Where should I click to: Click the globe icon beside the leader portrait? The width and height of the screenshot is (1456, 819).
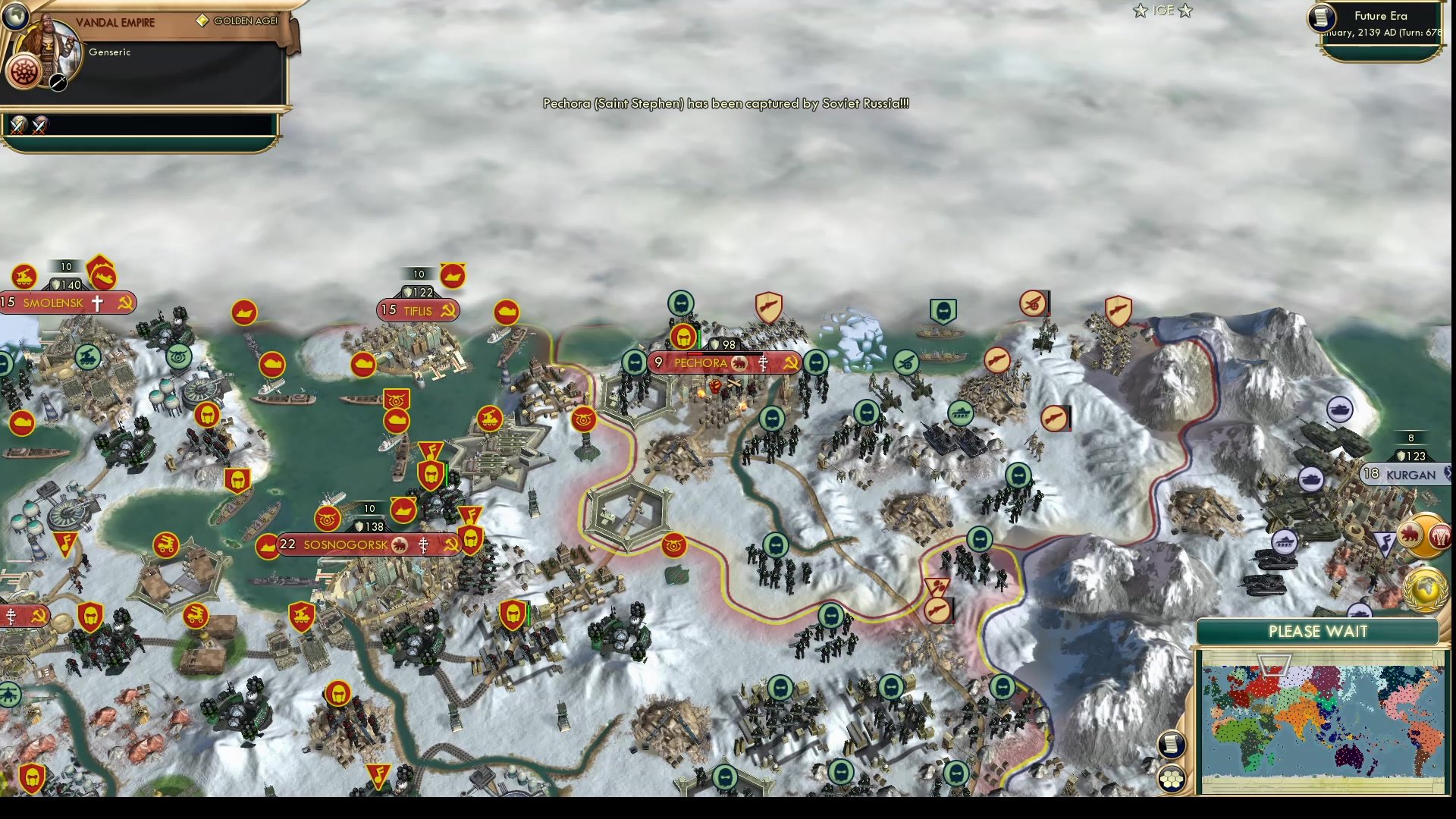coord(15,17)
